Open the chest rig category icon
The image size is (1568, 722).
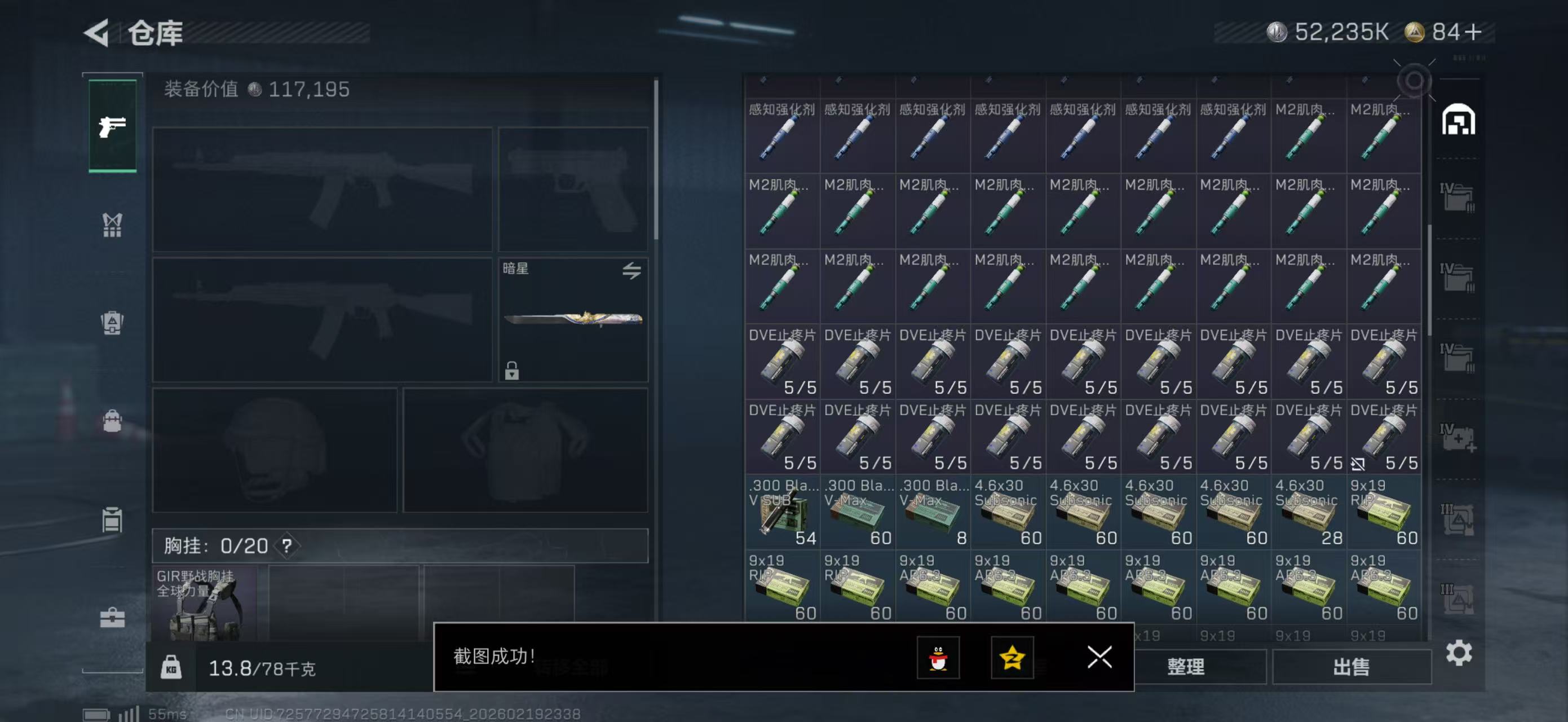112,225
